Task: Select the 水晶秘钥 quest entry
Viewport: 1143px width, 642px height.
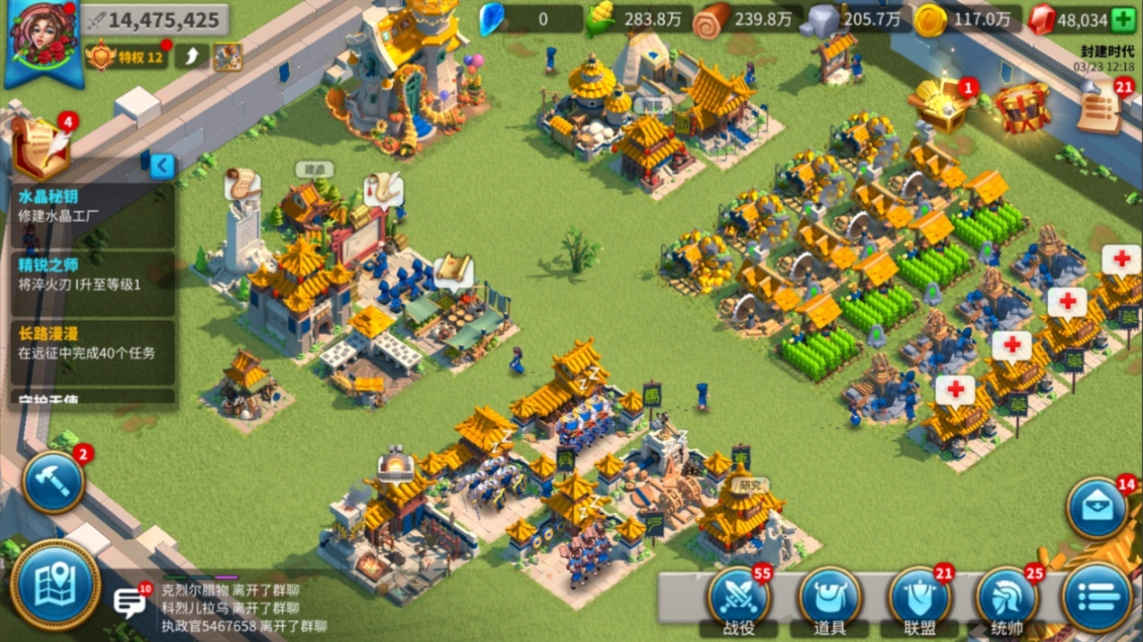Action: pyautogui.click(x=92, y=206)
